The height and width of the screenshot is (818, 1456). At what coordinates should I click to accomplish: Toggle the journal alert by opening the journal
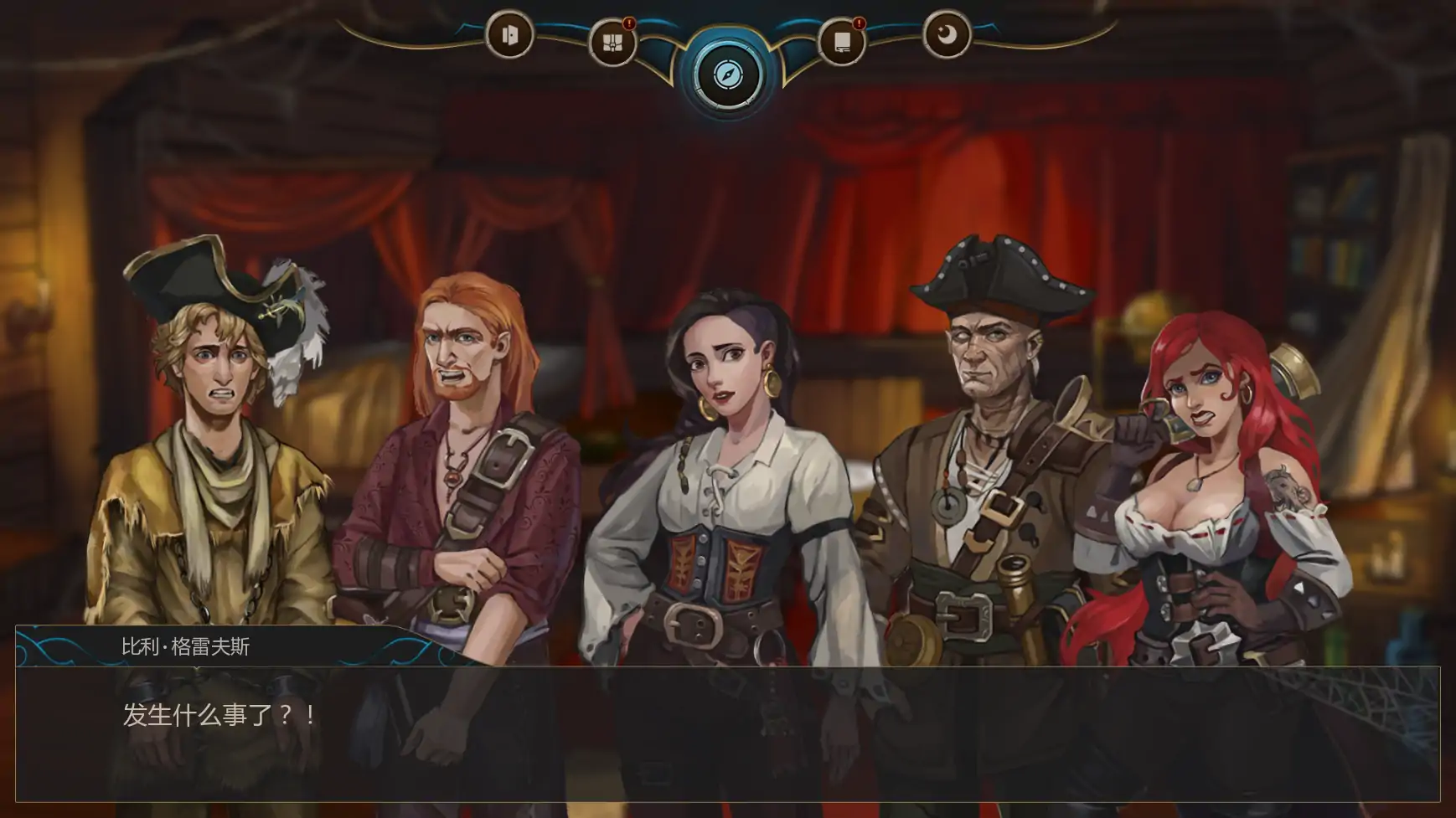click(x=842, y=38)
